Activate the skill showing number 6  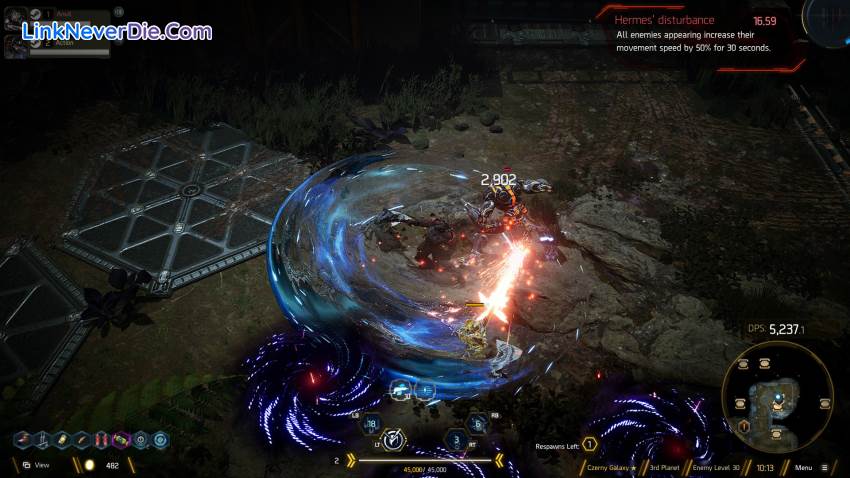click(x=478, y=423)
